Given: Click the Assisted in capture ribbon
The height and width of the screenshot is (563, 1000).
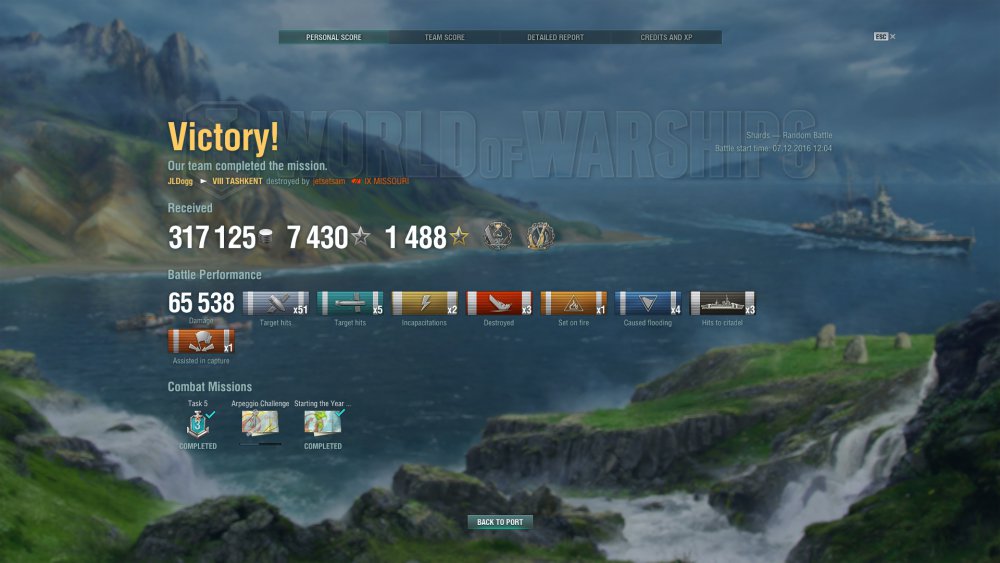Looking at the screenshot, I should click(201, 342).
